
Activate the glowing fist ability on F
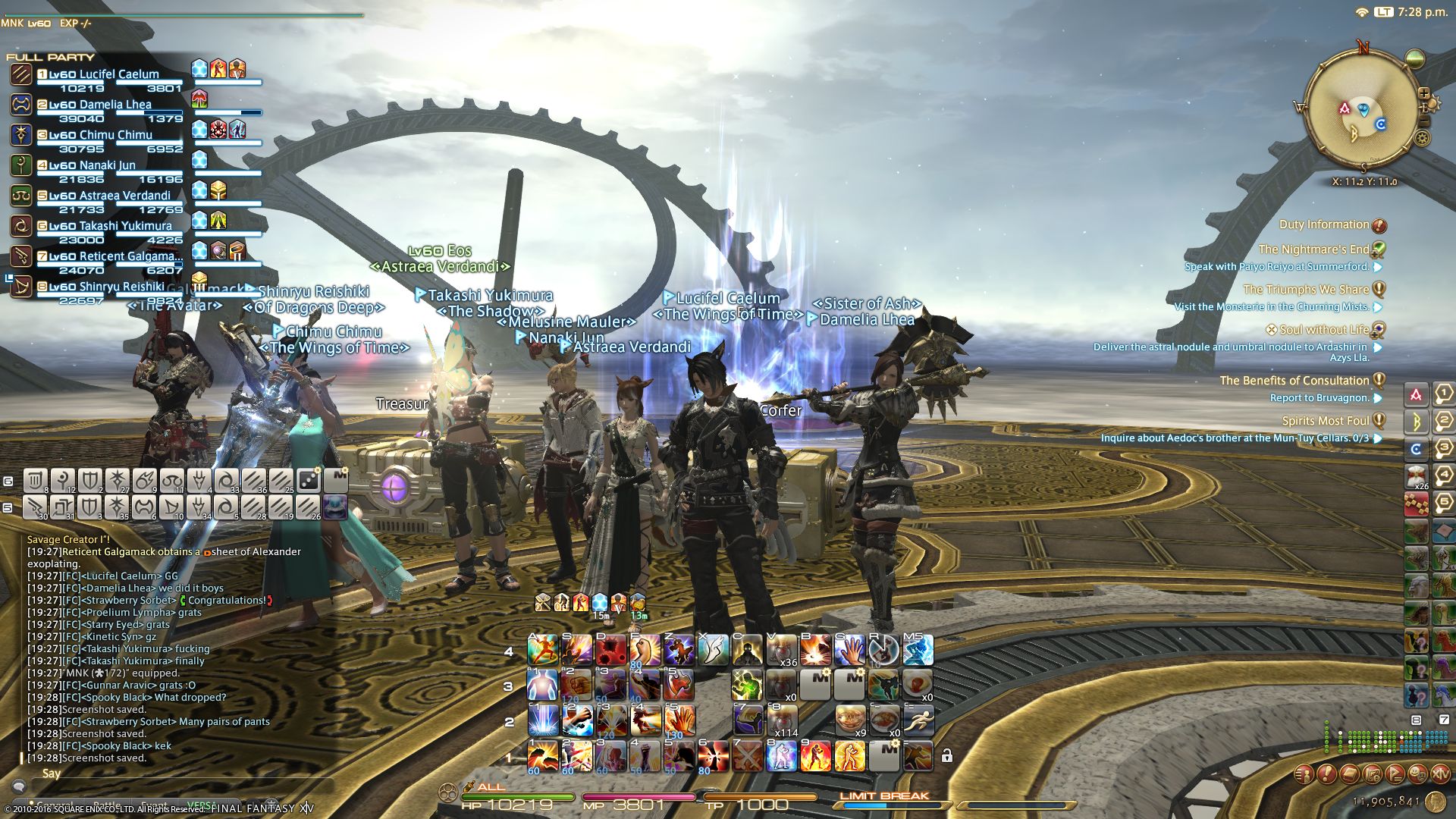coord(645,651)
